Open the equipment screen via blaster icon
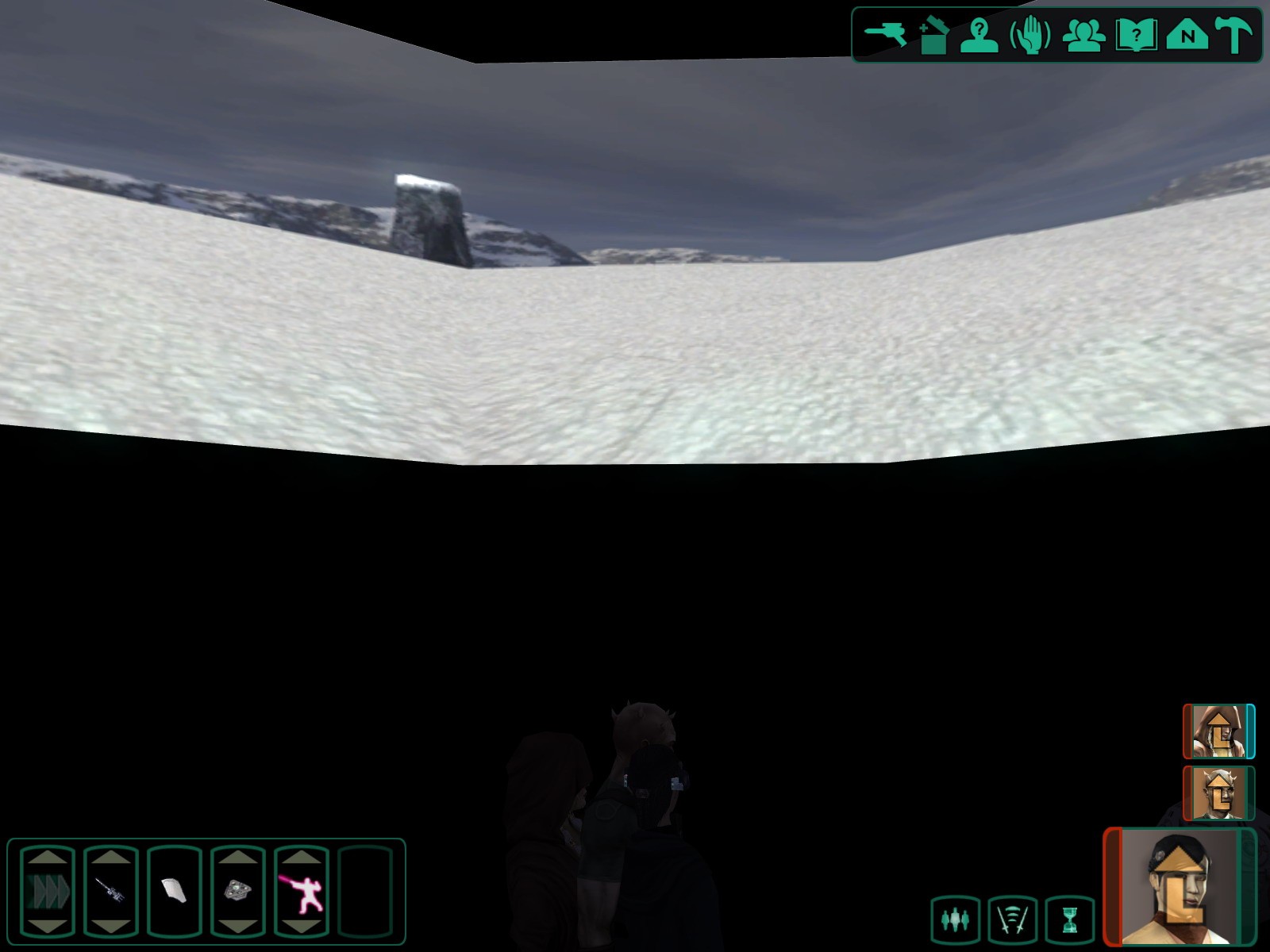1270x952 pixels. 885,36
